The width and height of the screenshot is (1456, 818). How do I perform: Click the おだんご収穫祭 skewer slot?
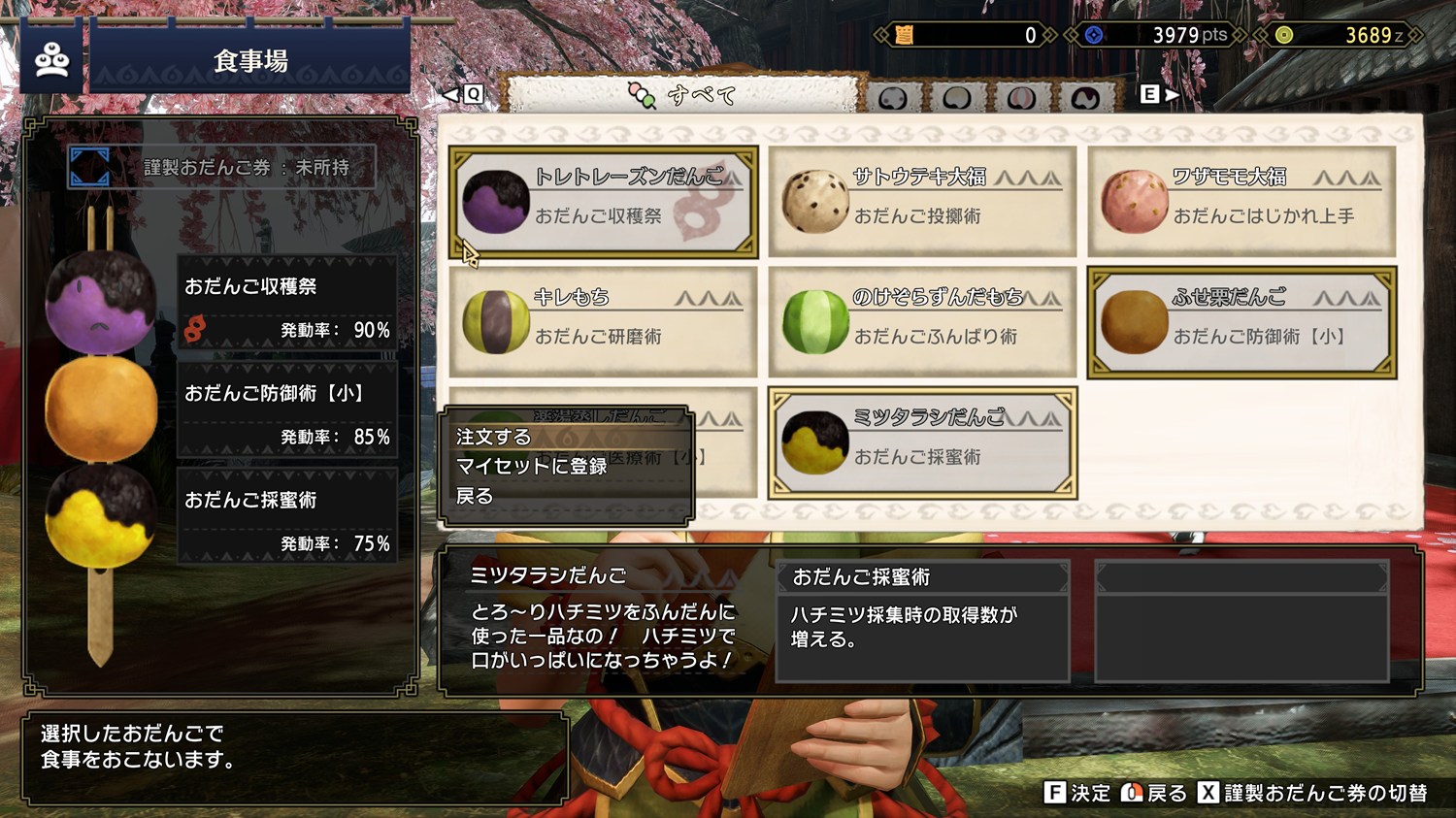[287, 305]
